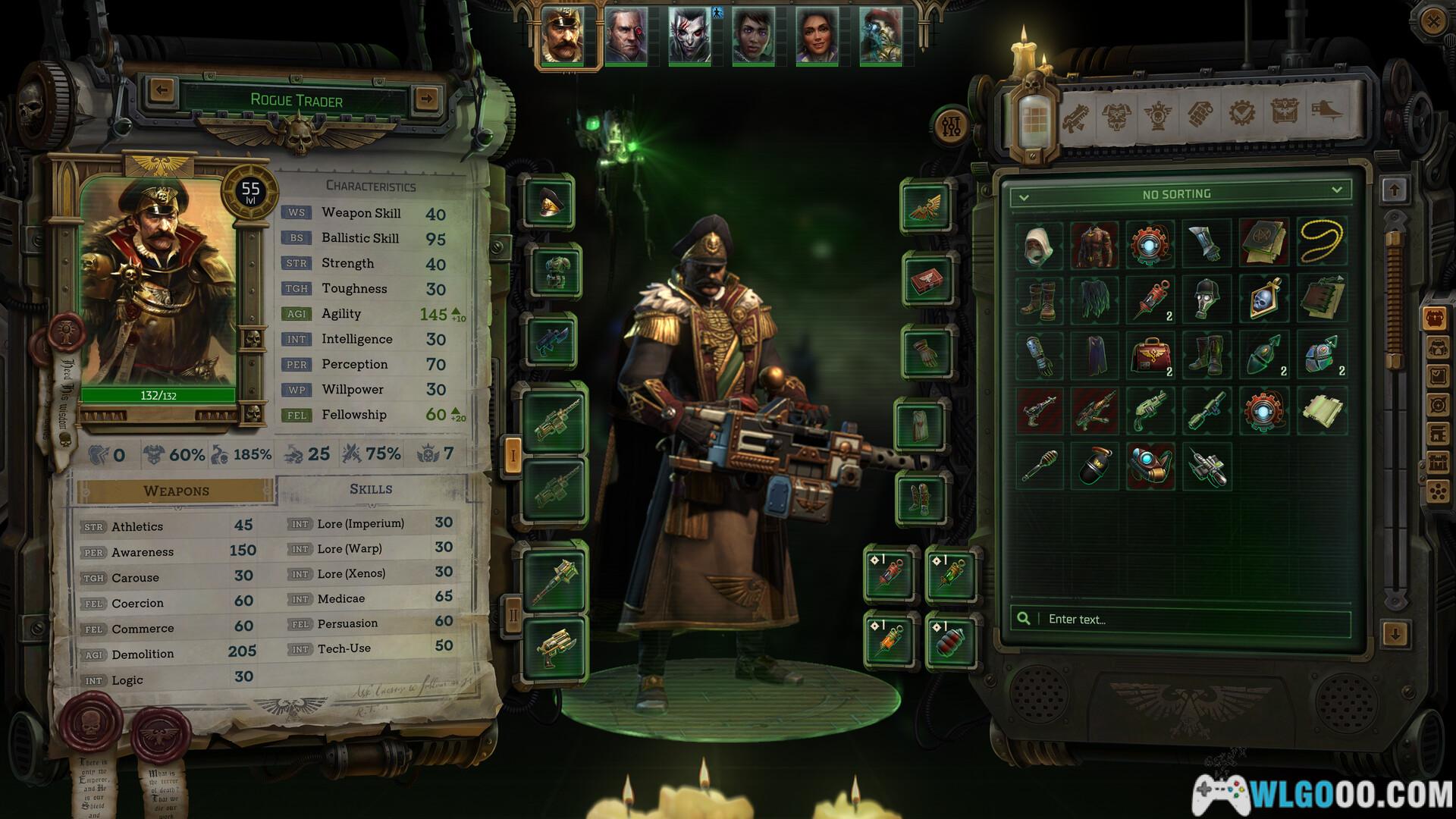Switch to the Skills tab
Image resolution: width=1456 pixels, height=819 pixels.
(371, 489)
